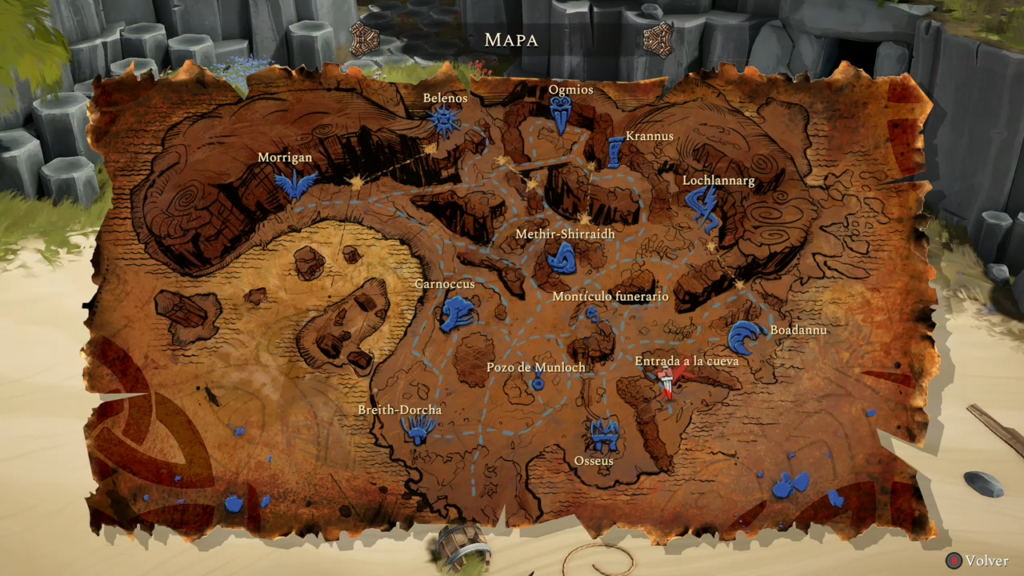Click the Celtic knot left of Mapa

(364, 39)
